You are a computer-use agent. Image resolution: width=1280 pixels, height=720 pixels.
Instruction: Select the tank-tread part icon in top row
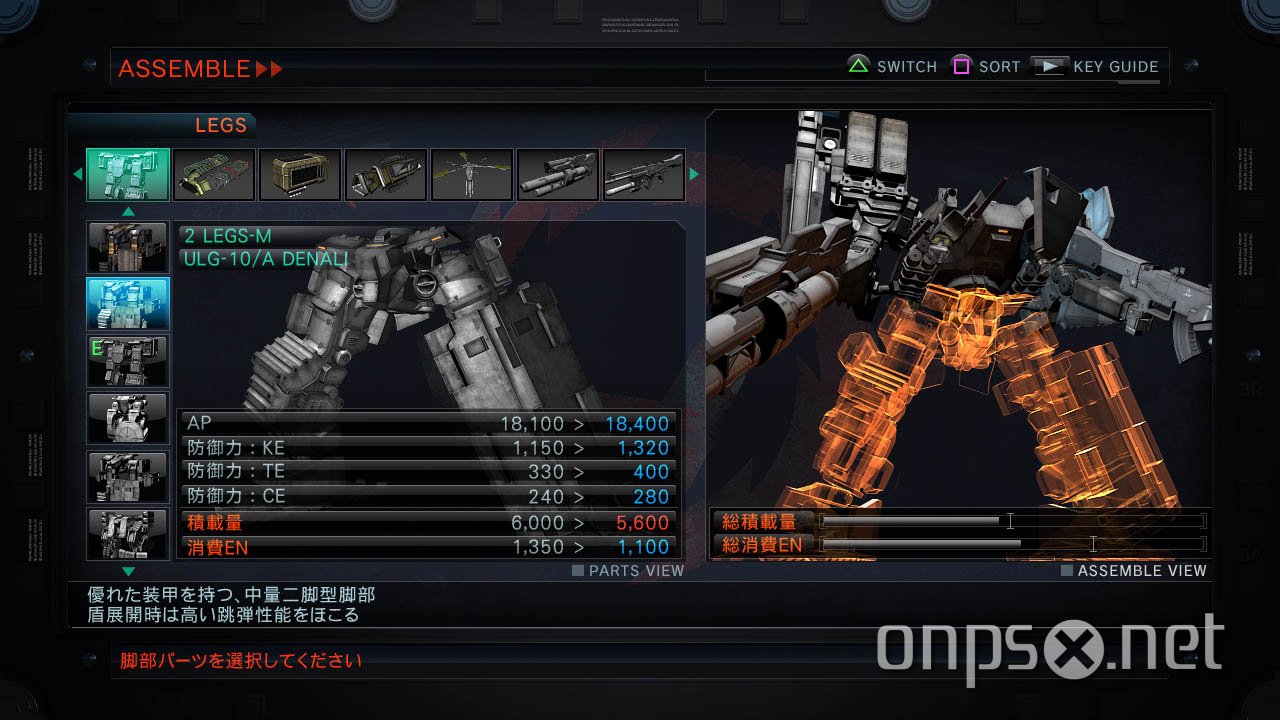[213, 174]
